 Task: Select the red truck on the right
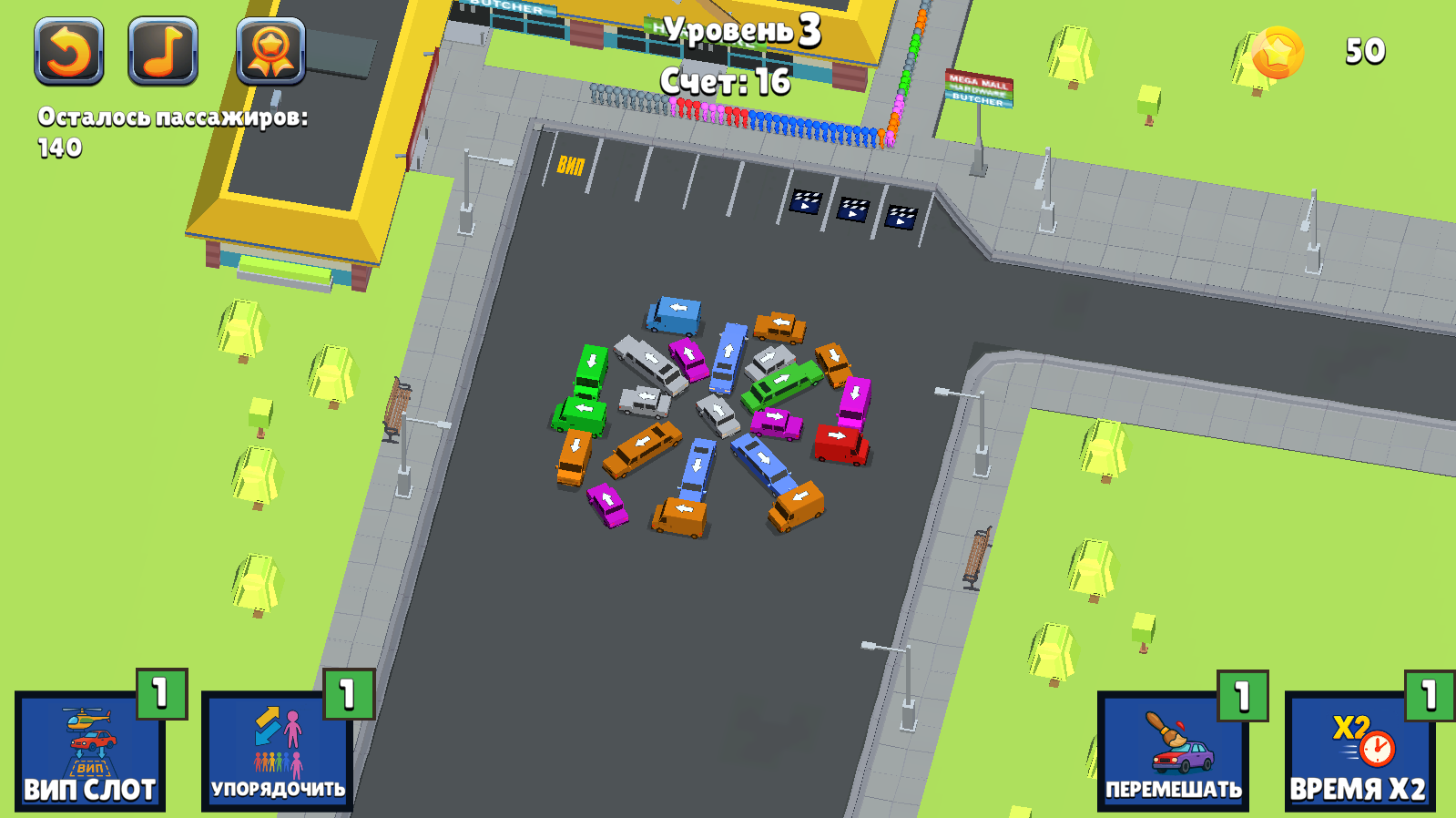click(839, 444)
